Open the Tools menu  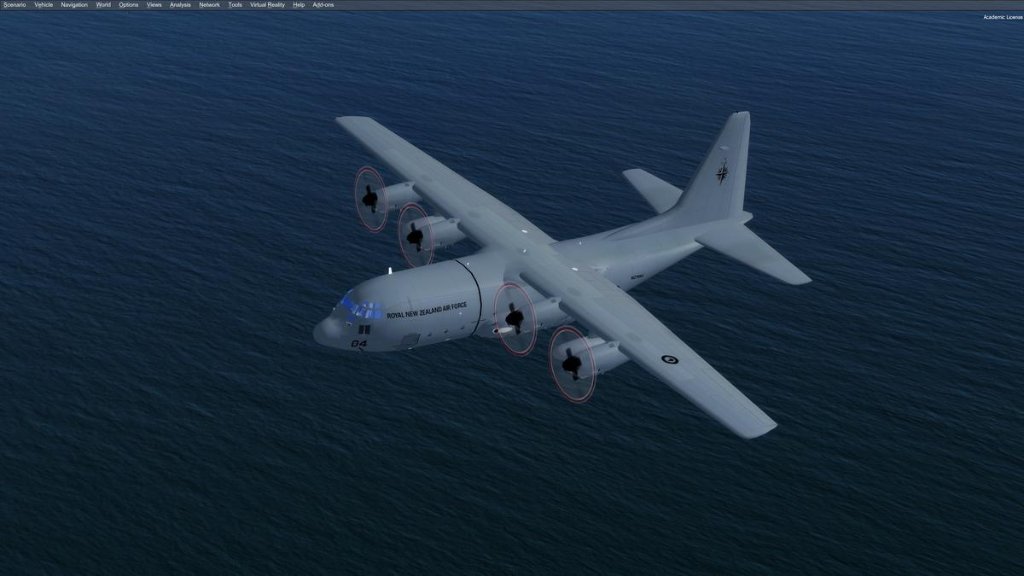235,5
